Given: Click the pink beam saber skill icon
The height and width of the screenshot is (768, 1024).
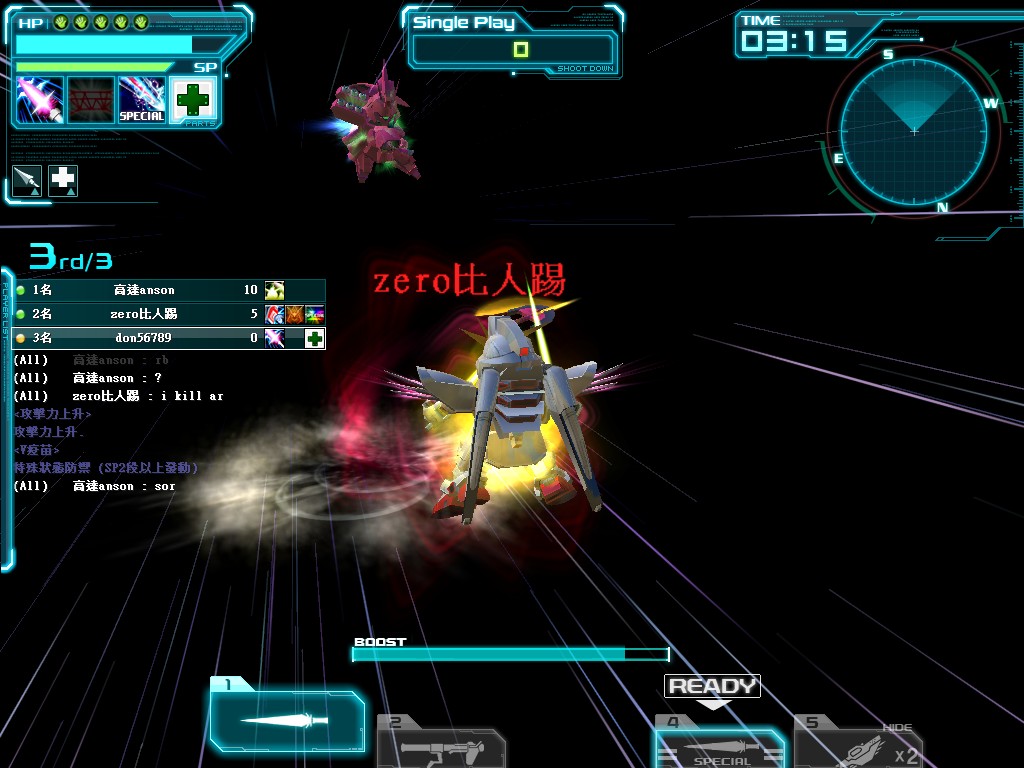Looking at the screenshot, I should [x=40, y=100].
